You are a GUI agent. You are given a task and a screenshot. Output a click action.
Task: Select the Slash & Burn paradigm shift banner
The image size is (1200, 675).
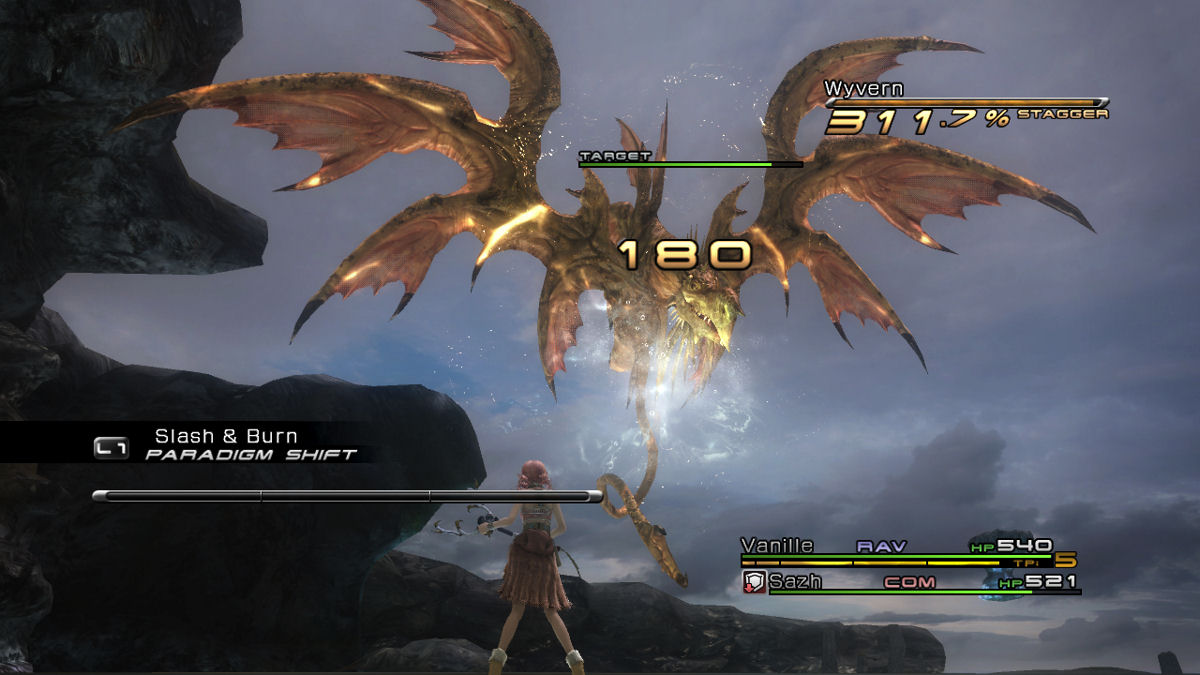click(x=225, y=444)
